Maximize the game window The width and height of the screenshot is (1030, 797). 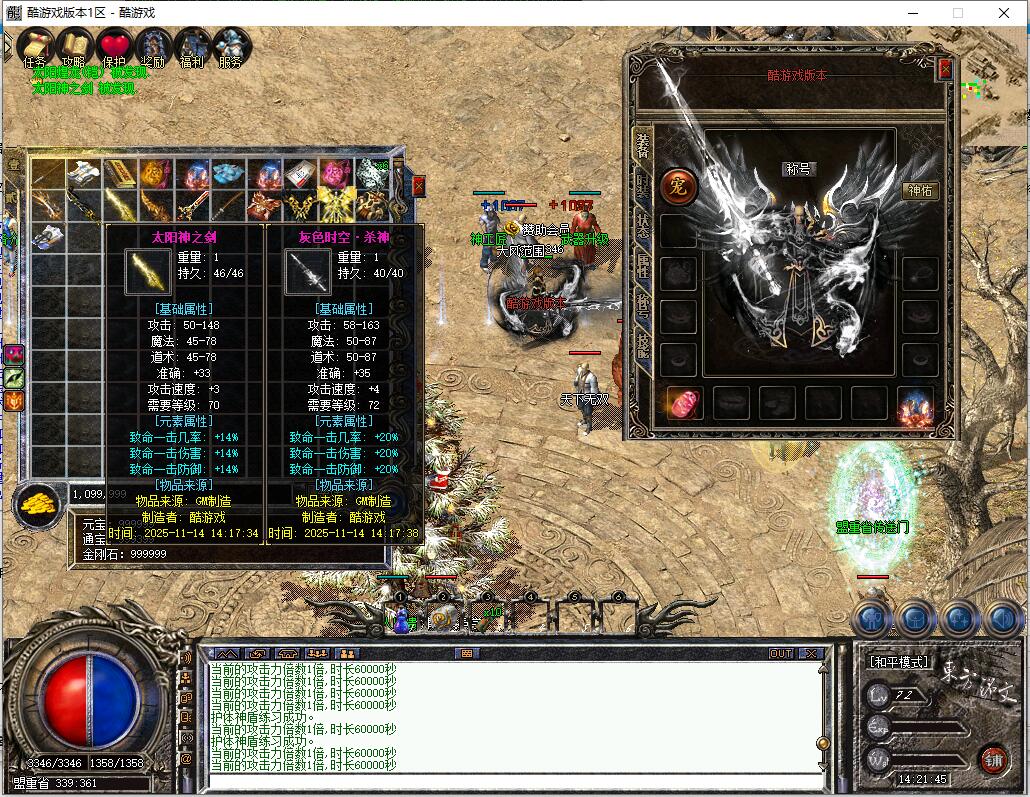(957, 13)
